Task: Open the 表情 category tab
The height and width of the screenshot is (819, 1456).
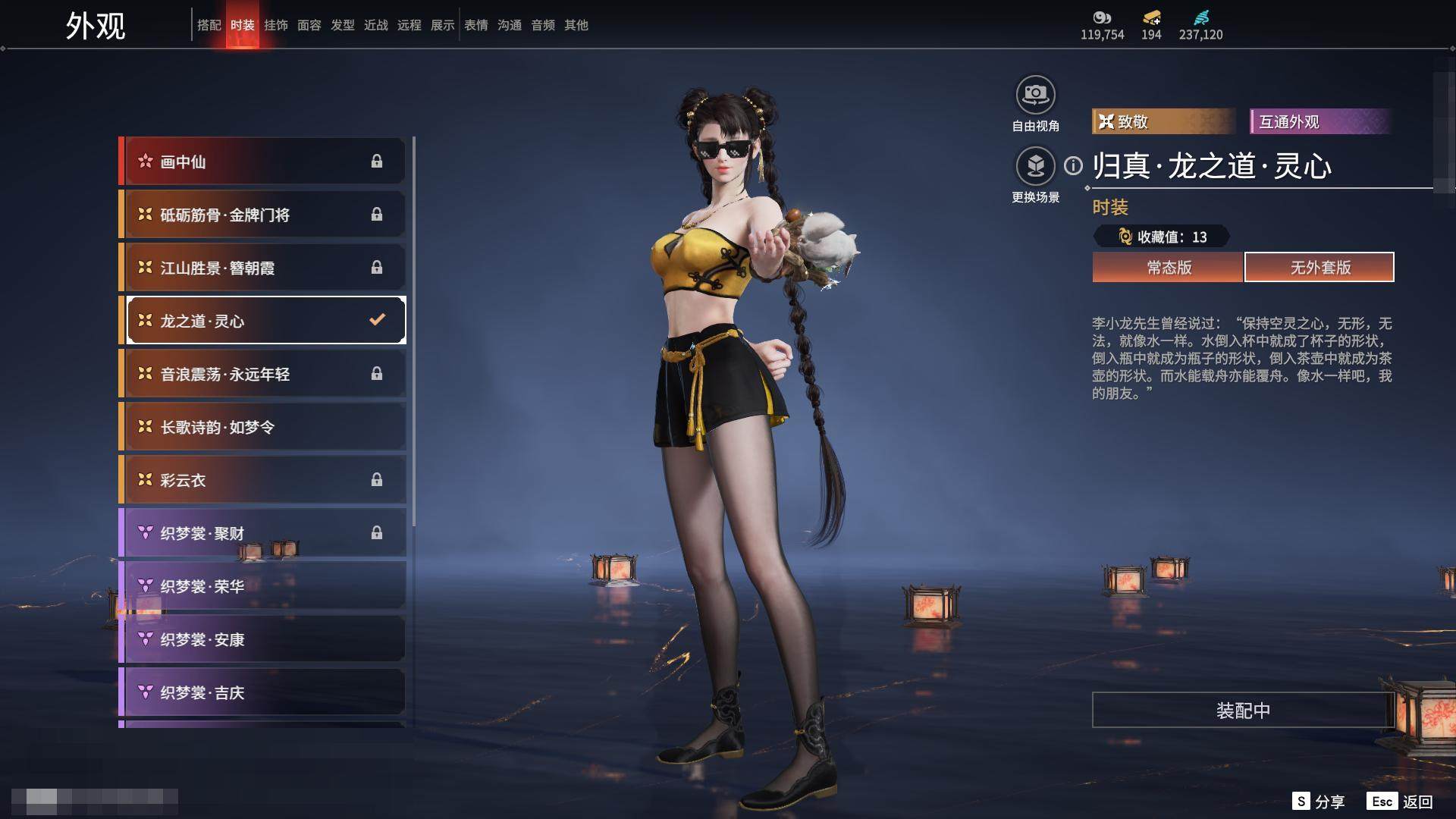Action: (x=475, y=25)
